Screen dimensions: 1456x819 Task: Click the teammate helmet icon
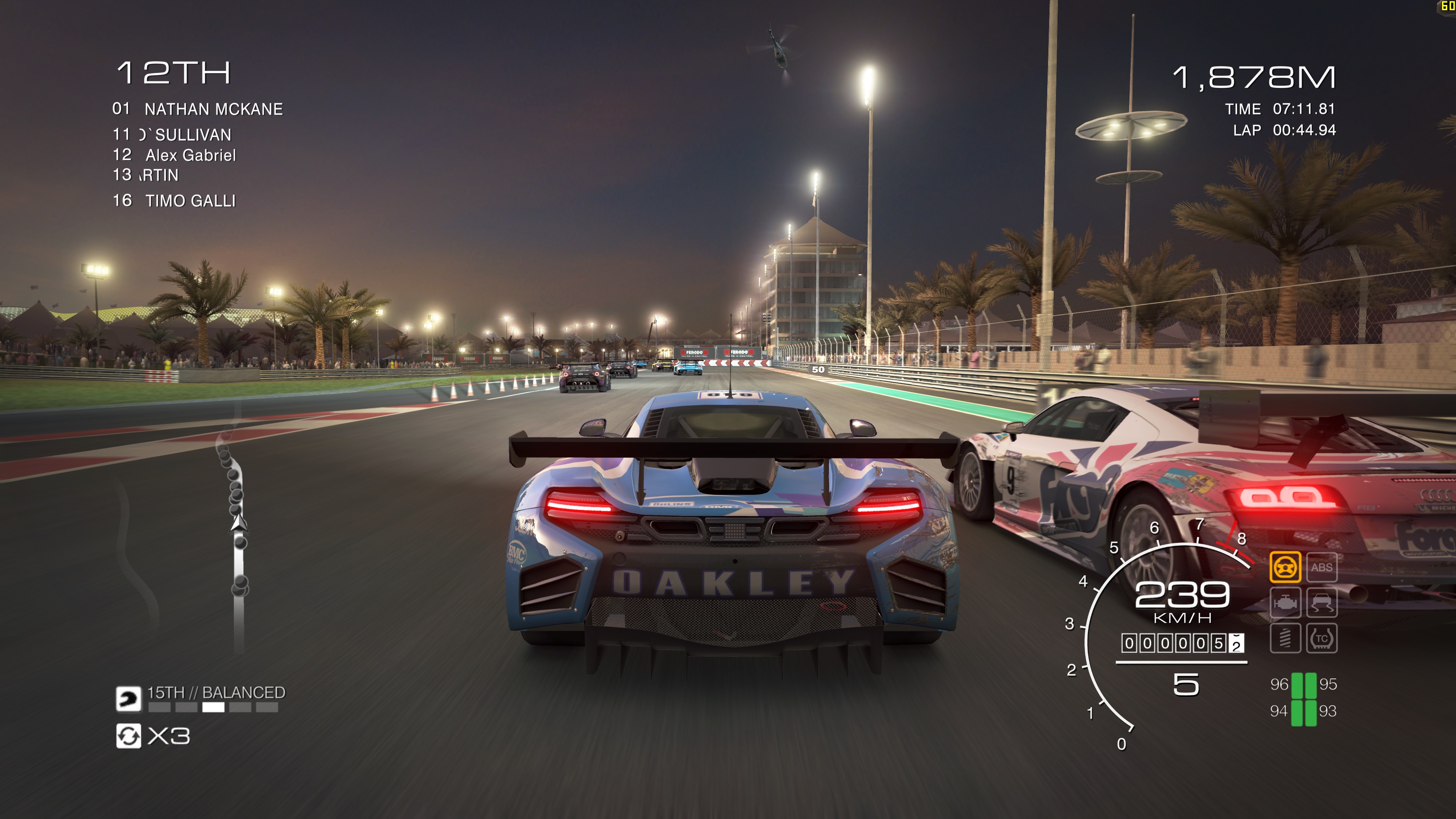[x=128, y=698]
